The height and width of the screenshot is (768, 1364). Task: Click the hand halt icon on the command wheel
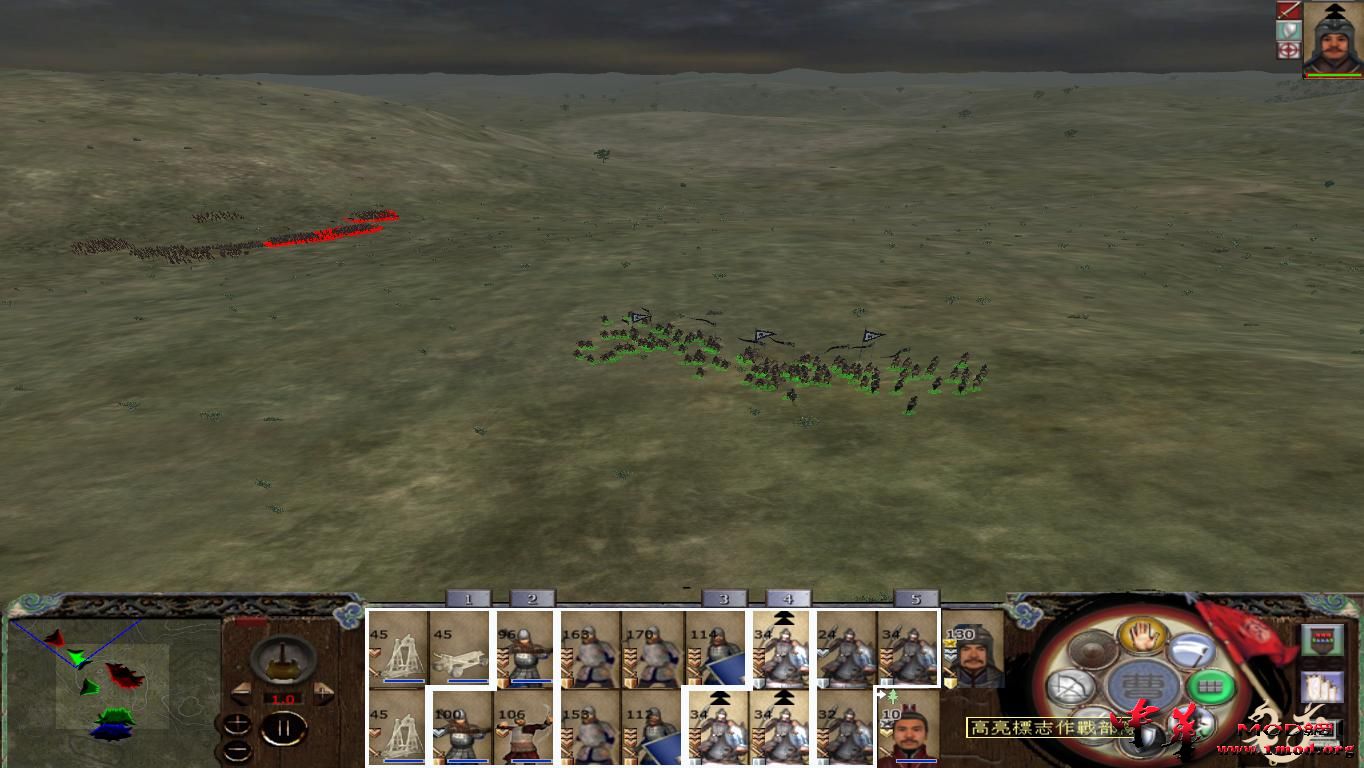[1142, 637]
